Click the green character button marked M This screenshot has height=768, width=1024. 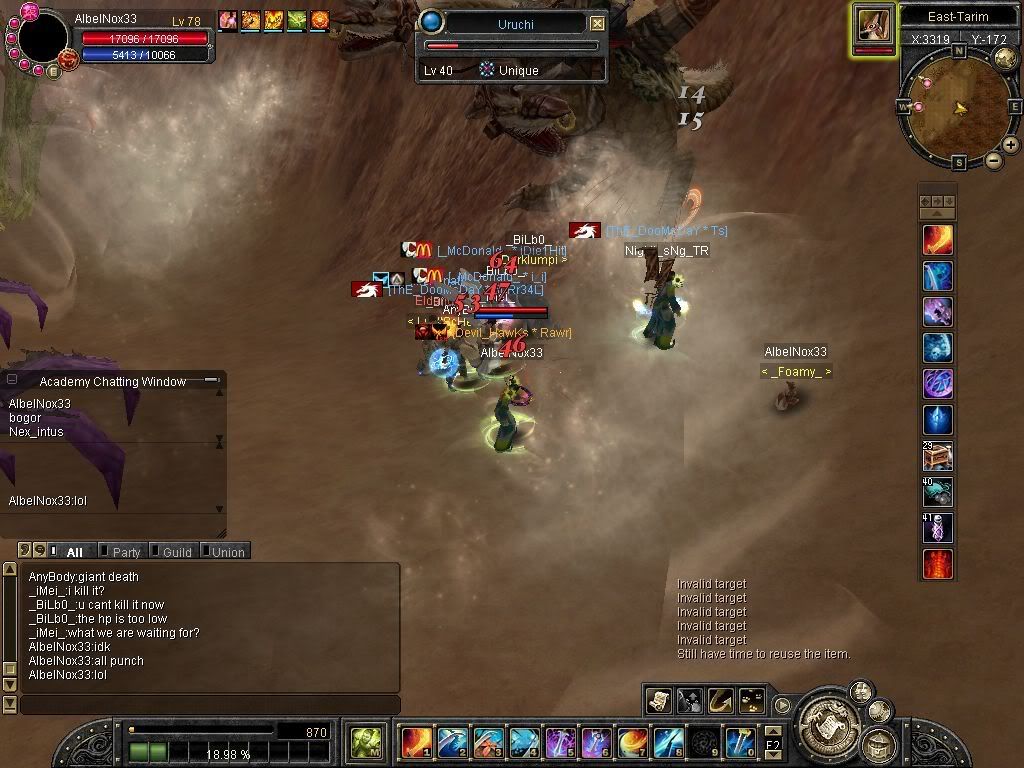pyautogui.click(x=366, y=742)
